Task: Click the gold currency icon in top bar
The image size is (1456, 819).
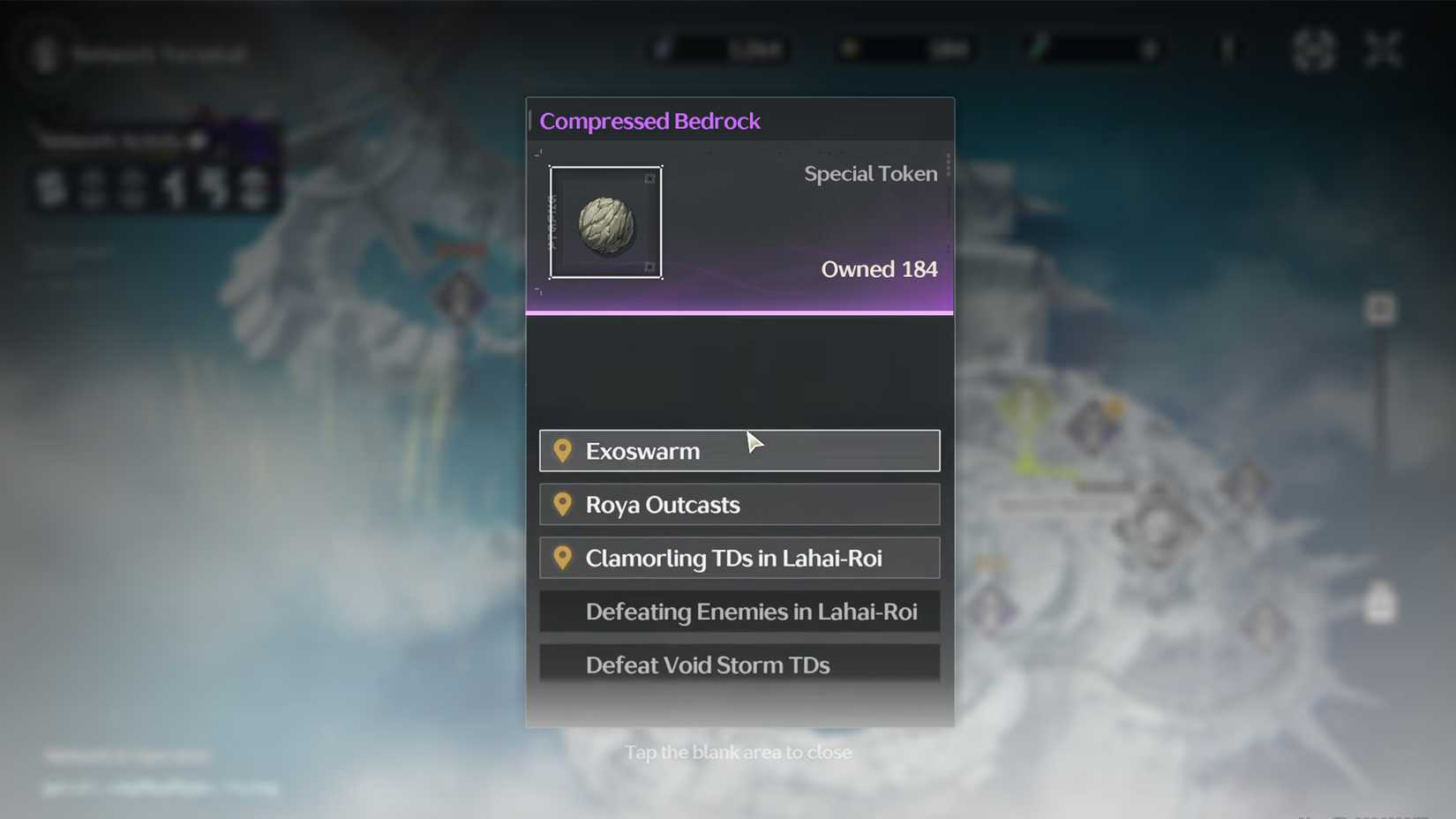Action: pos(849,49)
